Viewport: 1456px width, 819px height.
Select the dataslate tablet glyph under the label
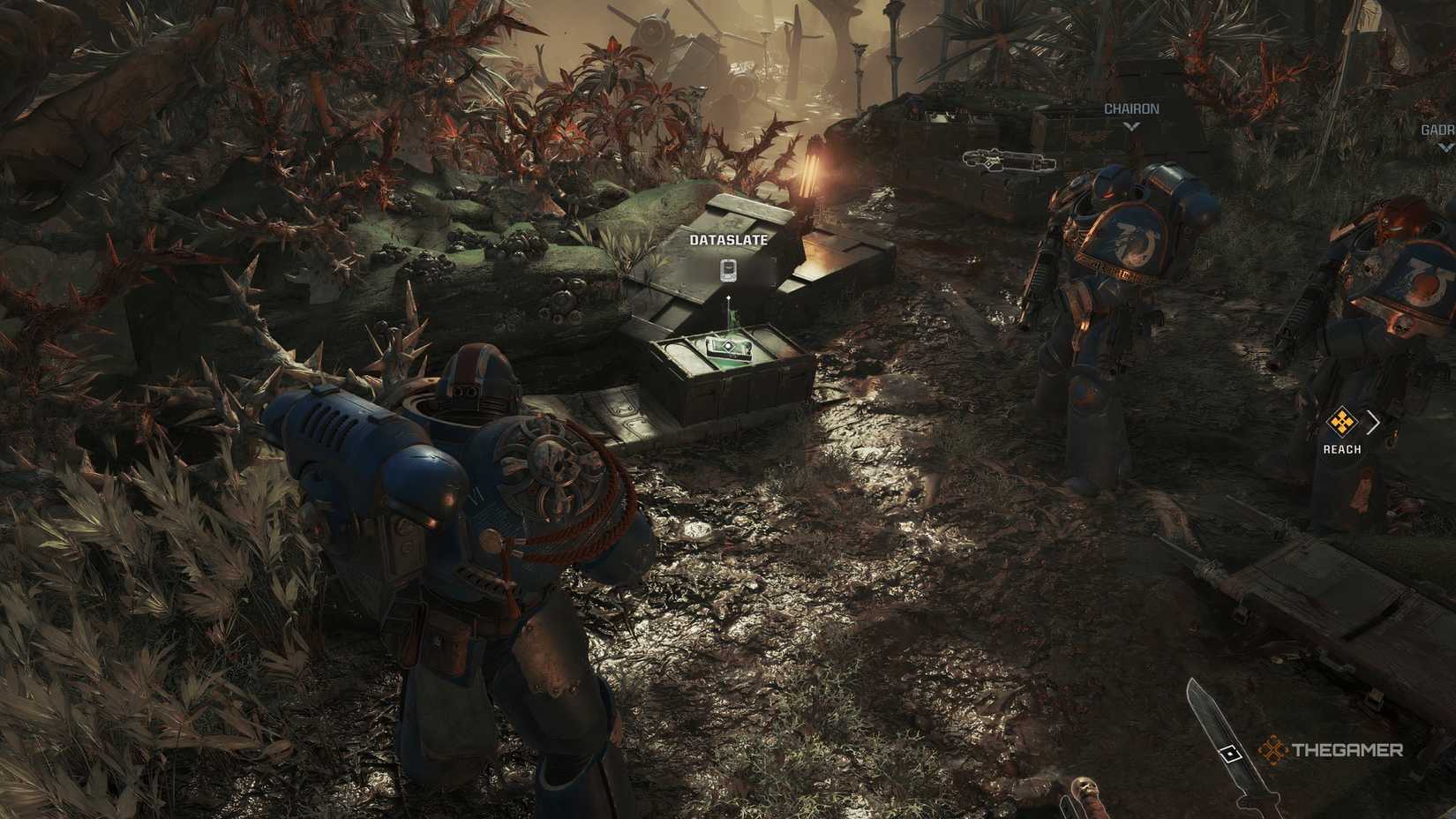tap(729, 270)
